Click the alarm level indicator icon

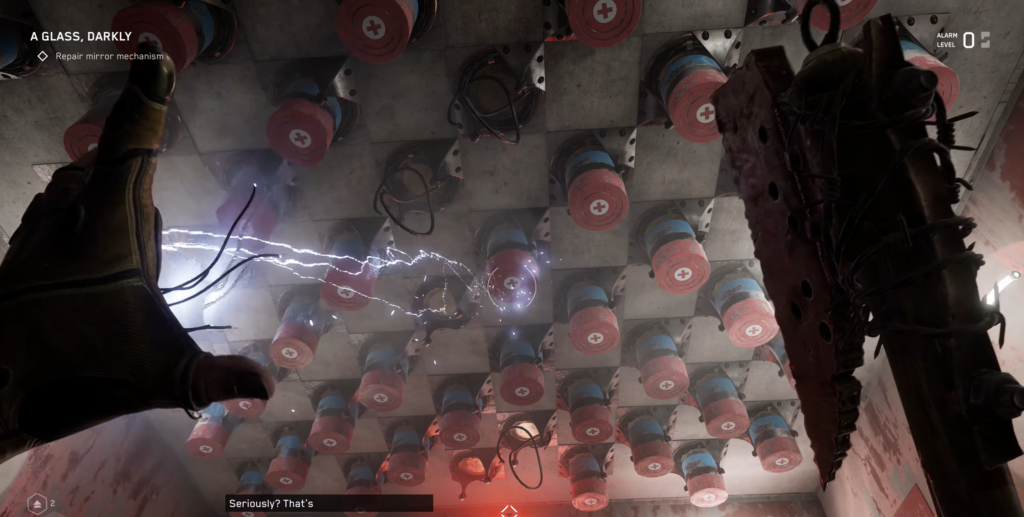985,40
